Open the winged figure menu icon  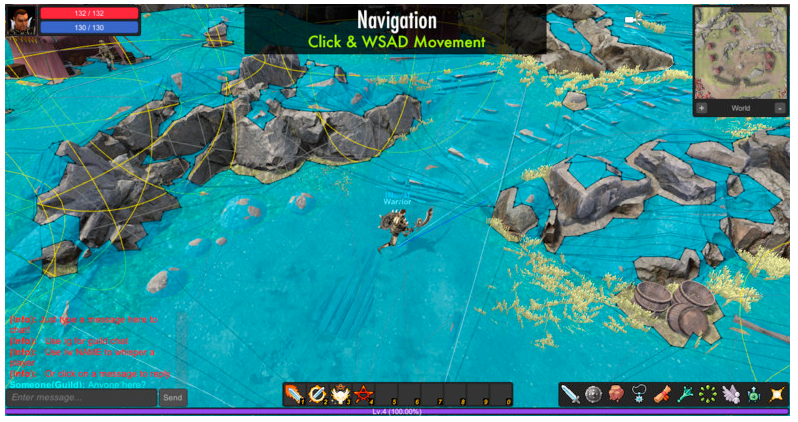pyautogui.click(x=731, y=394)
